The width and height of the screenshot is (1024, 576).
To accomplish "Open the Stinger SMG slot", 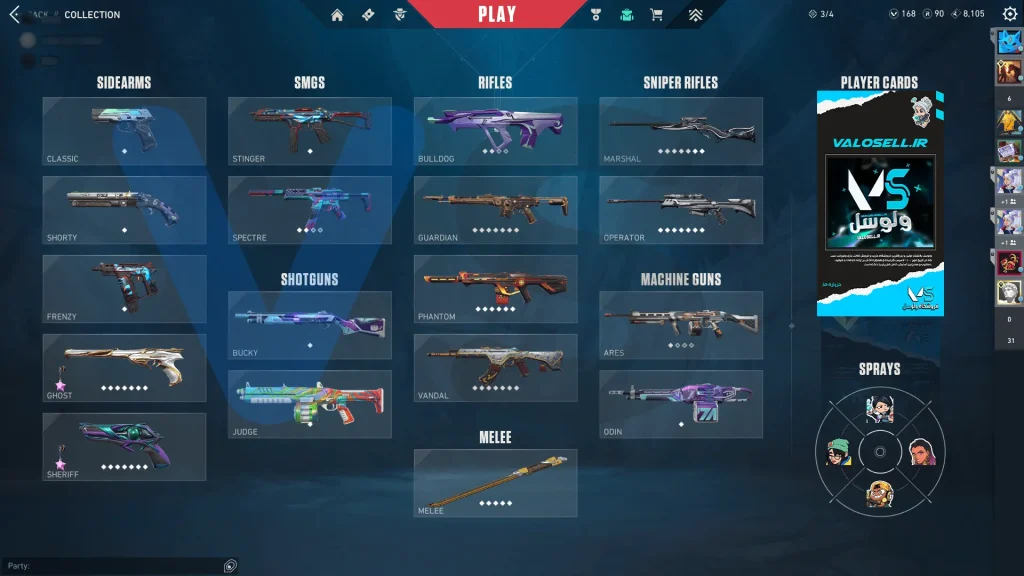I will pyautogui.click(x=310, y=131).
